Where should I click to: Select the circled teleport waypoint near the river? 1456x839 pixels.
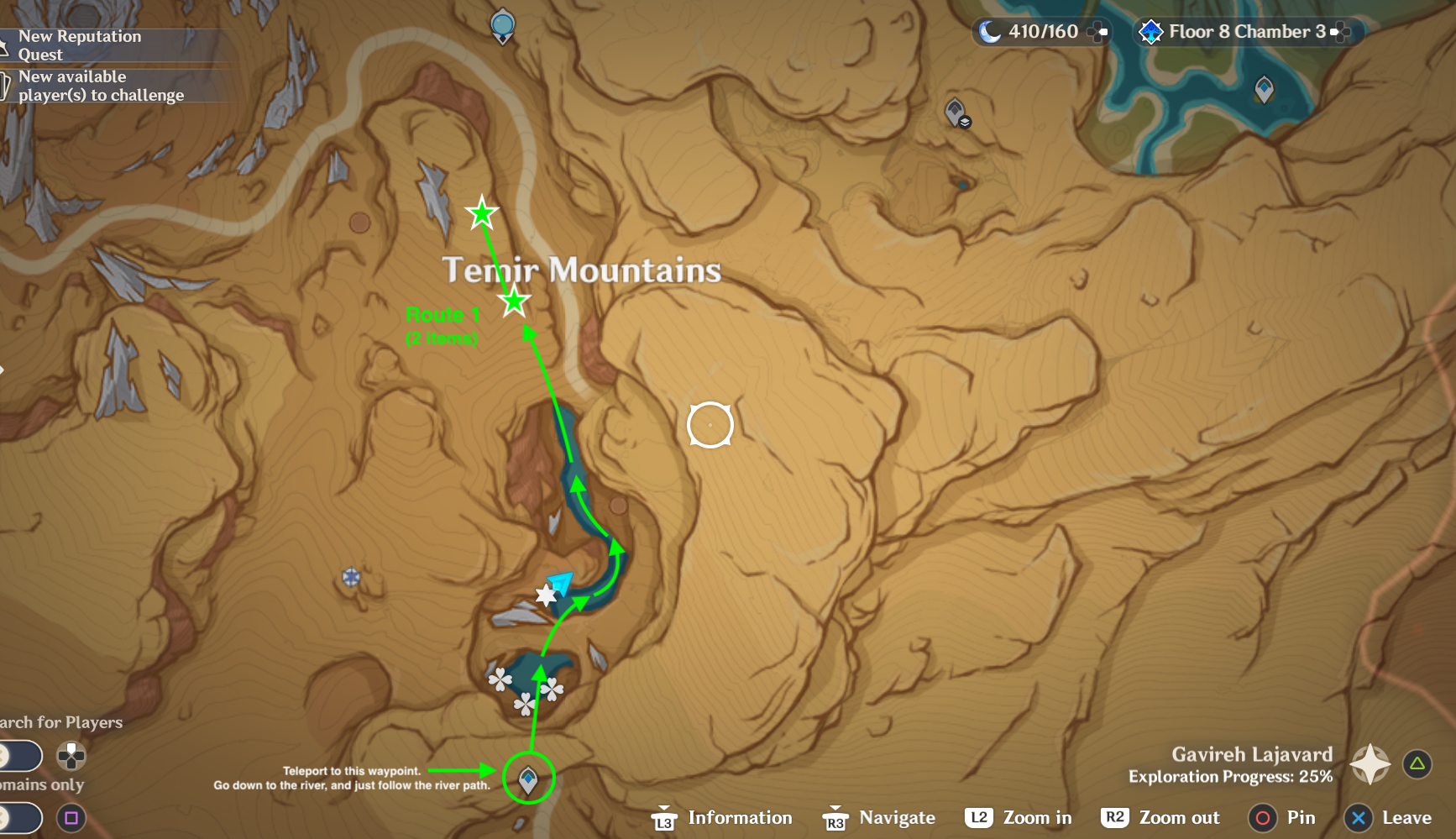pyautogui.click(x=529, y=779)
